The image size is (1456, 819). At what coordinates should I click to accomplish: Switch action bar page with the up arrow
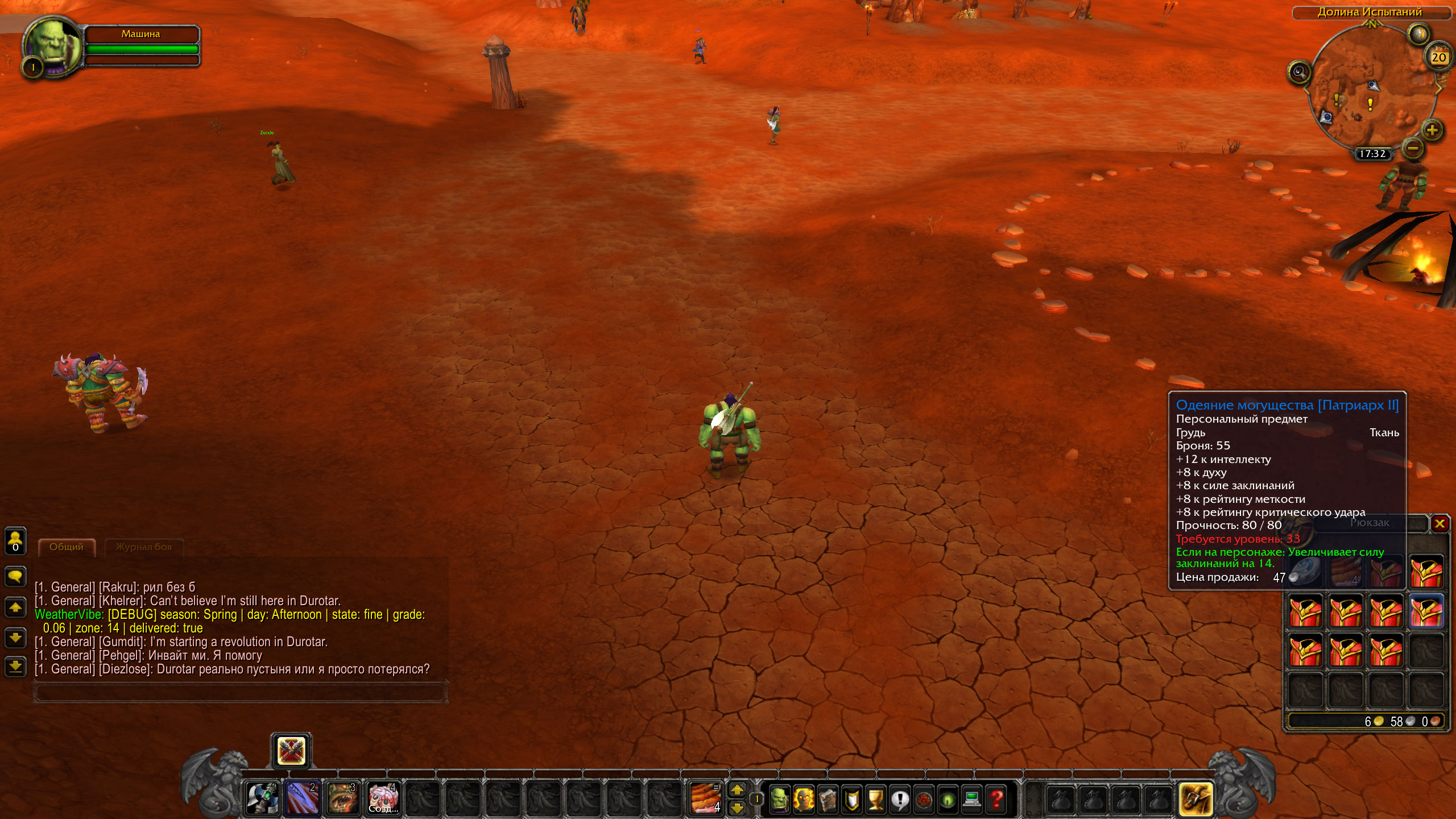(737, 789)
